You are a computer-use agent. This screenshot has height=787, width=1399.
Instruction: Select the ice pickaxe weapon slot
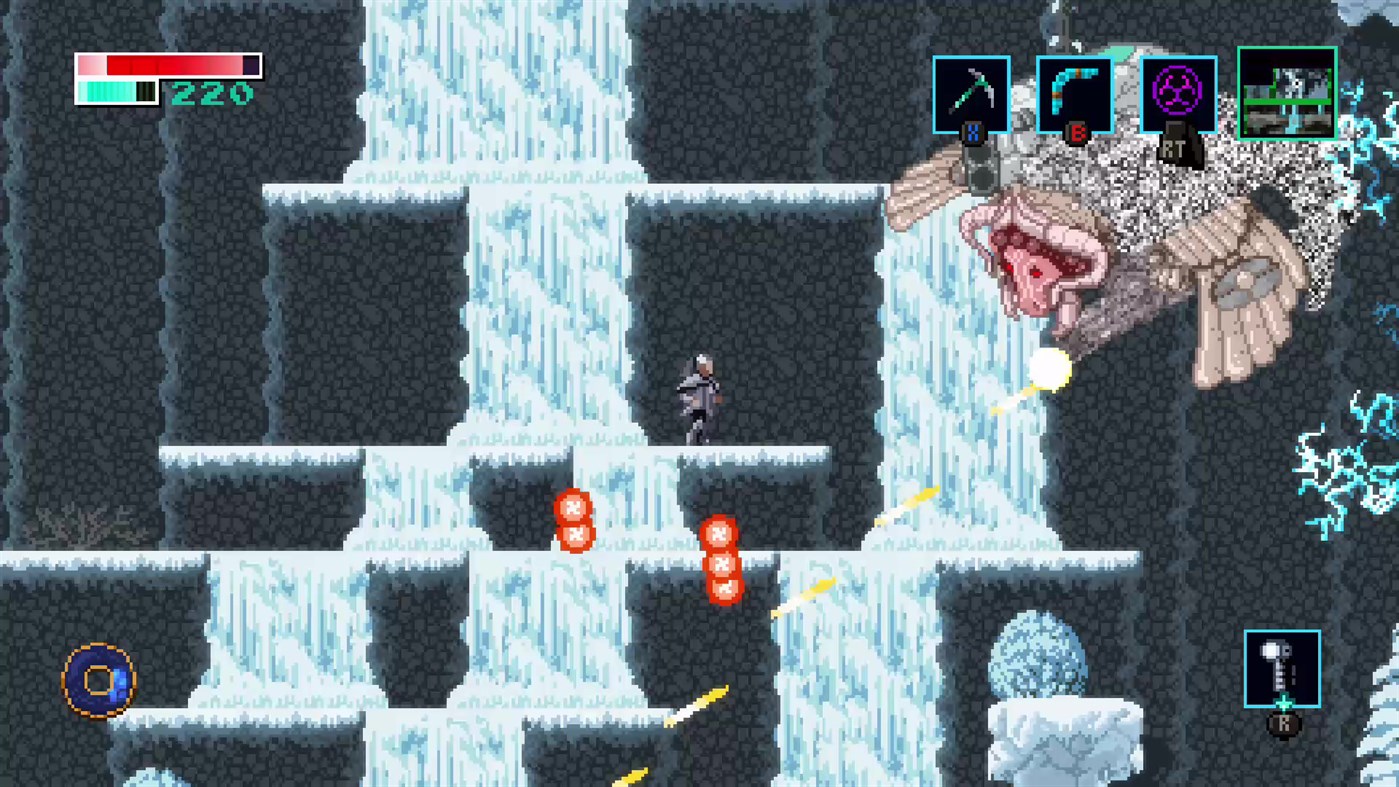coord(970,92)
